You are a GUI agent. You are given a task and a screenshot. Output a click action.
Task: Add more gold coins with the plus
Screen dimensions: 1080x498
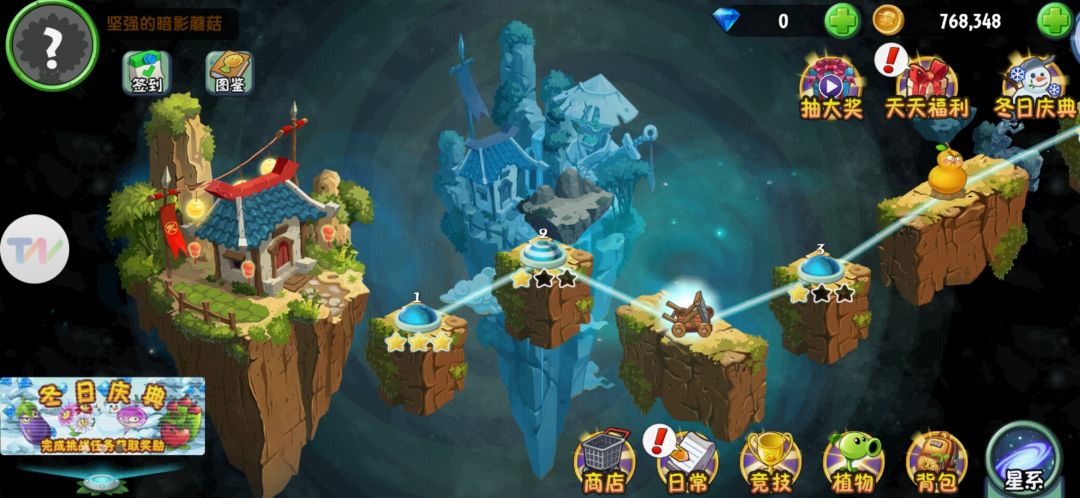(x=1054, y=20)
